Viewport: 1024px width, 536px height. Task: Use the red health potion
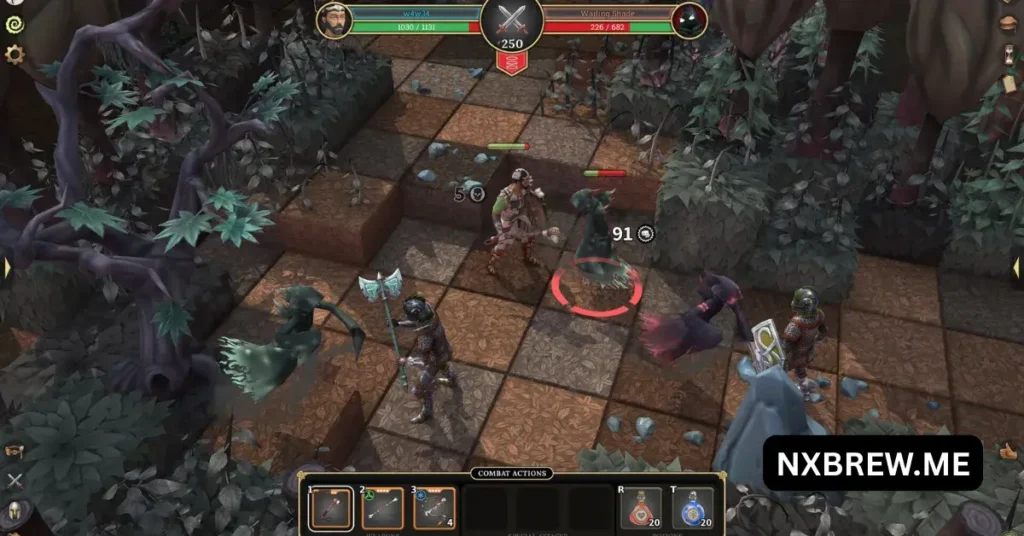point(641,508)
